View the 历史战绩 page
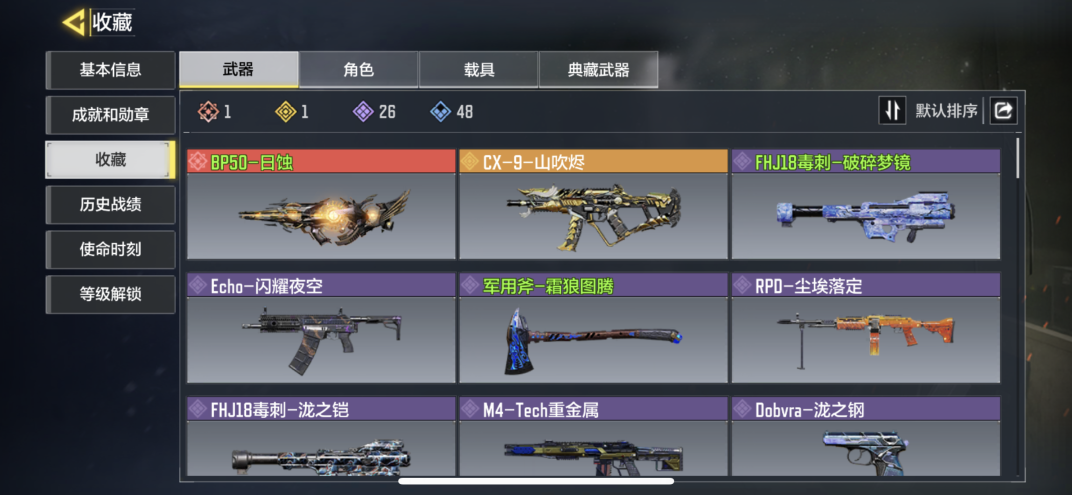Image resolution: width=1072 pixels, height=495 pixels. coord(110,205)
